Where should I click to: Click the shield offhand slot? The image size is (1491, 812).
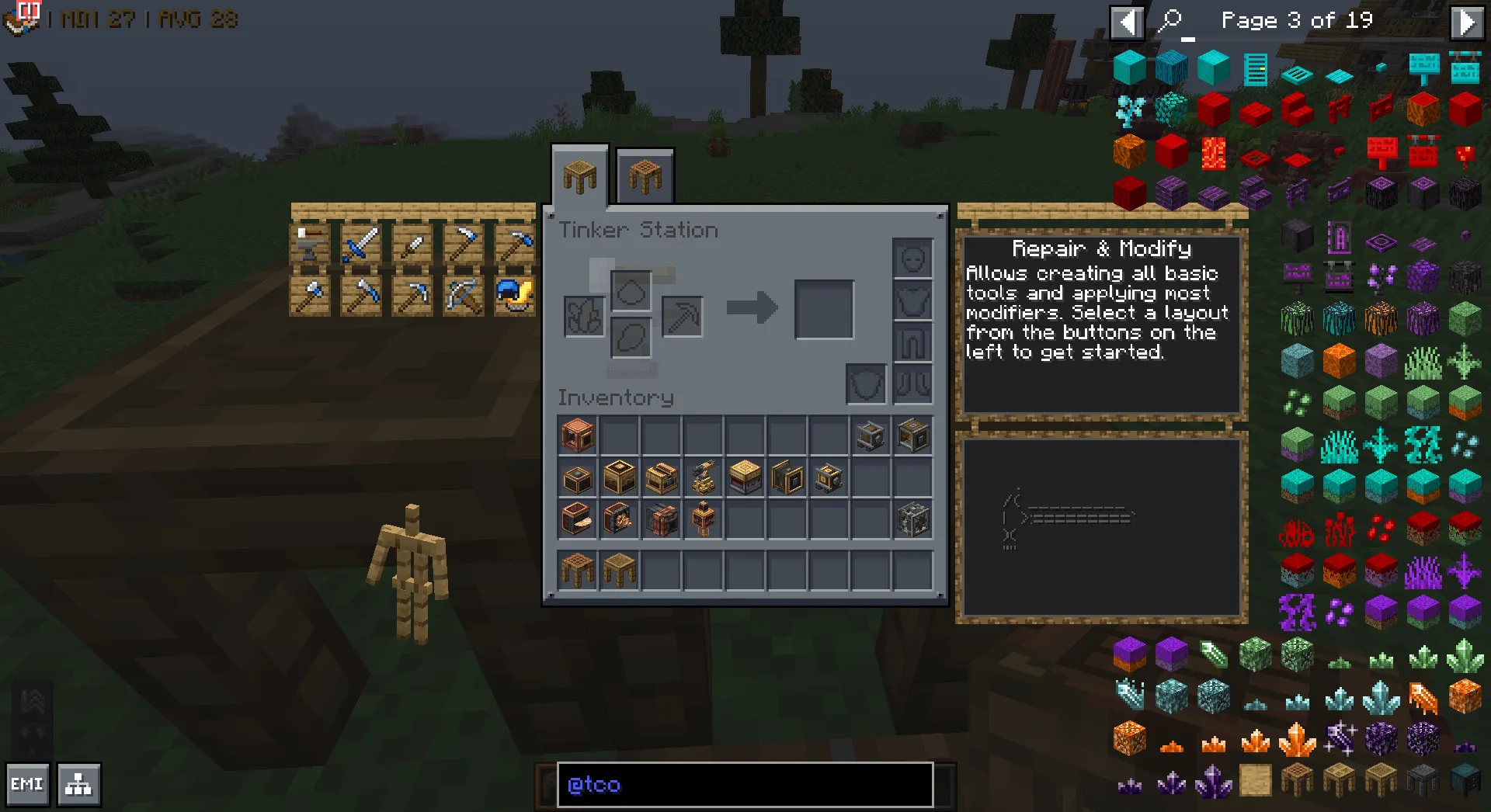[x=866, y=383]
